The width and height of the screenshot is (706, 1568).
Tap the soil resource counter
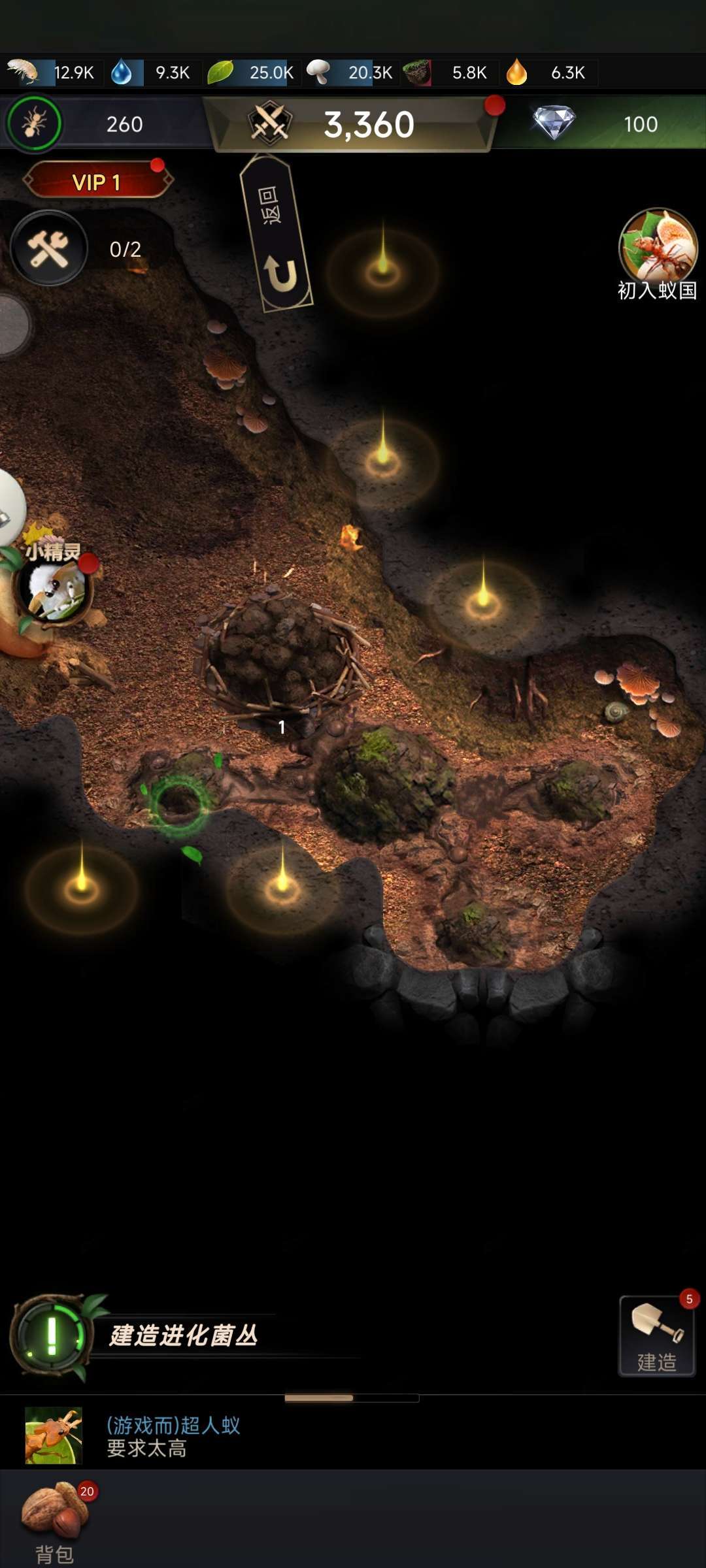click(450, 73)
